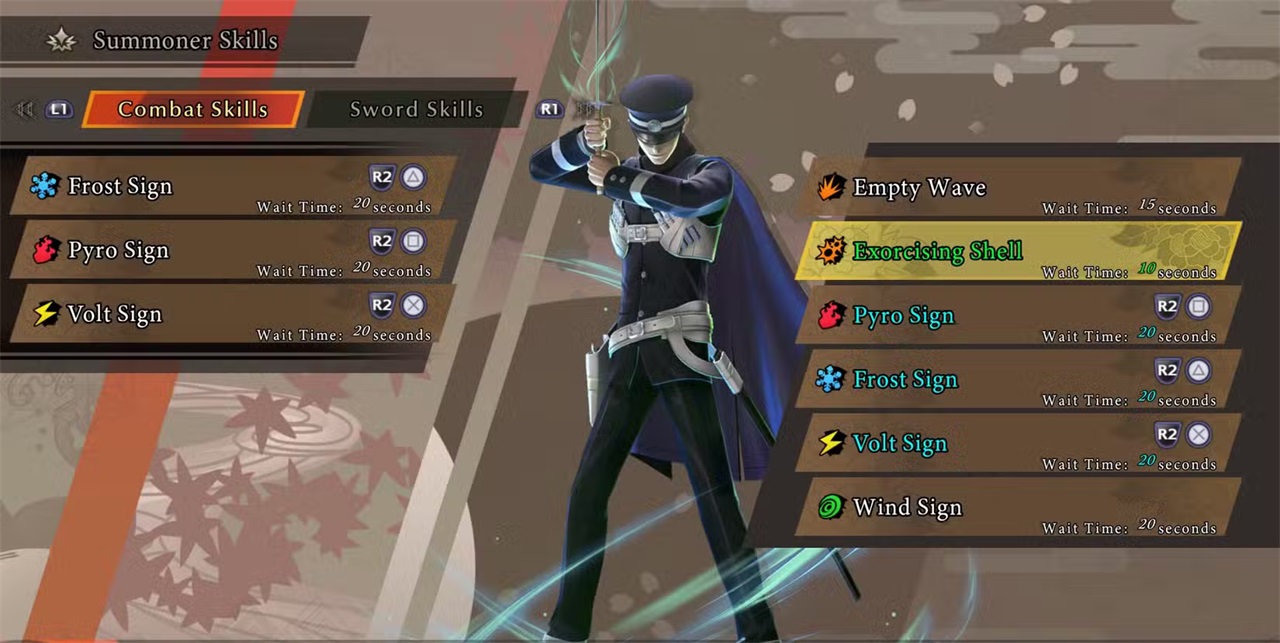The image size is (1280, 643).
Task: Pick the Wind Sign skill entry
Action: (x=1018, y=508)
